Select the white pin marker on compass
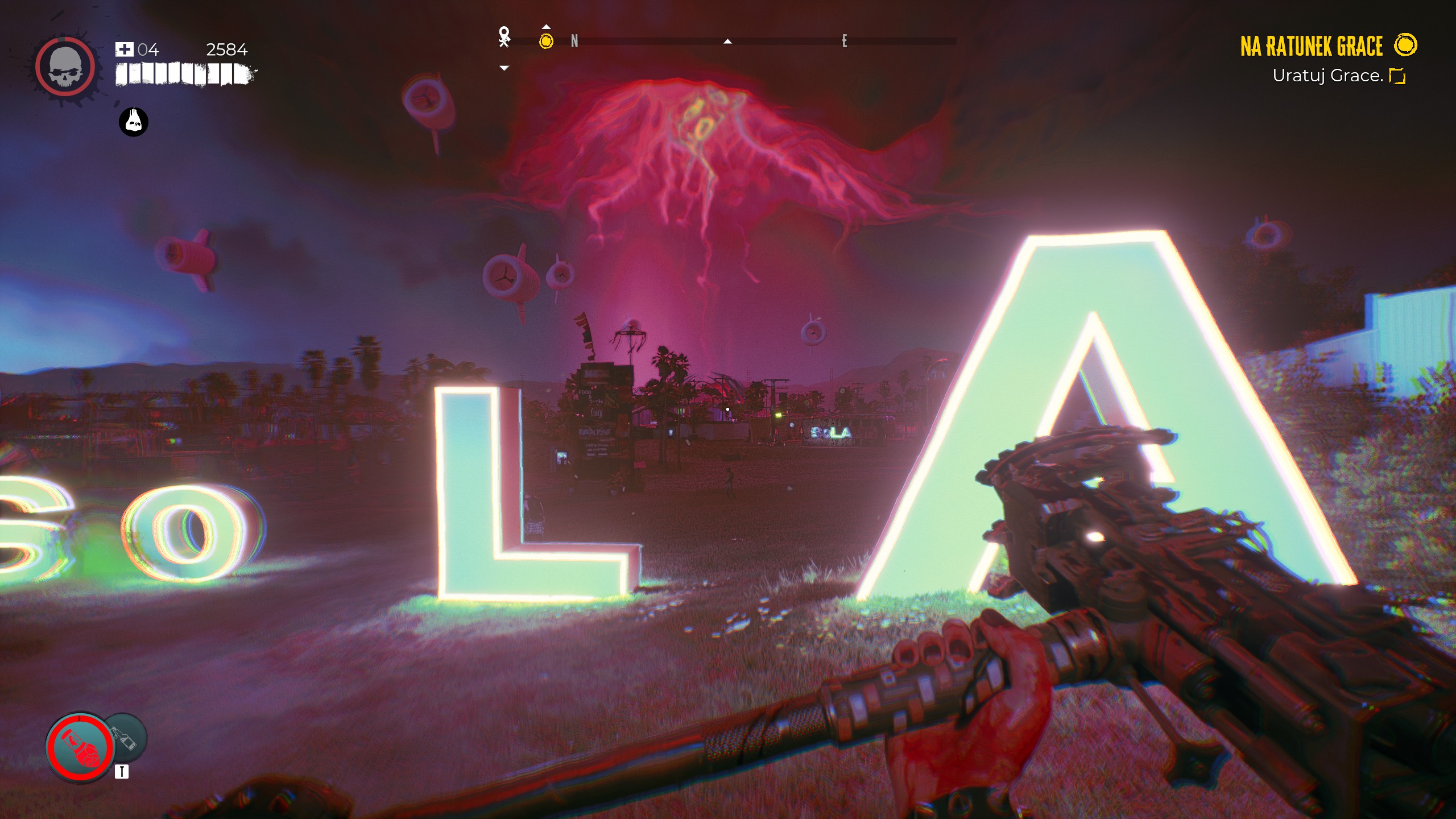1456x819 pixels. click(504, 36)
